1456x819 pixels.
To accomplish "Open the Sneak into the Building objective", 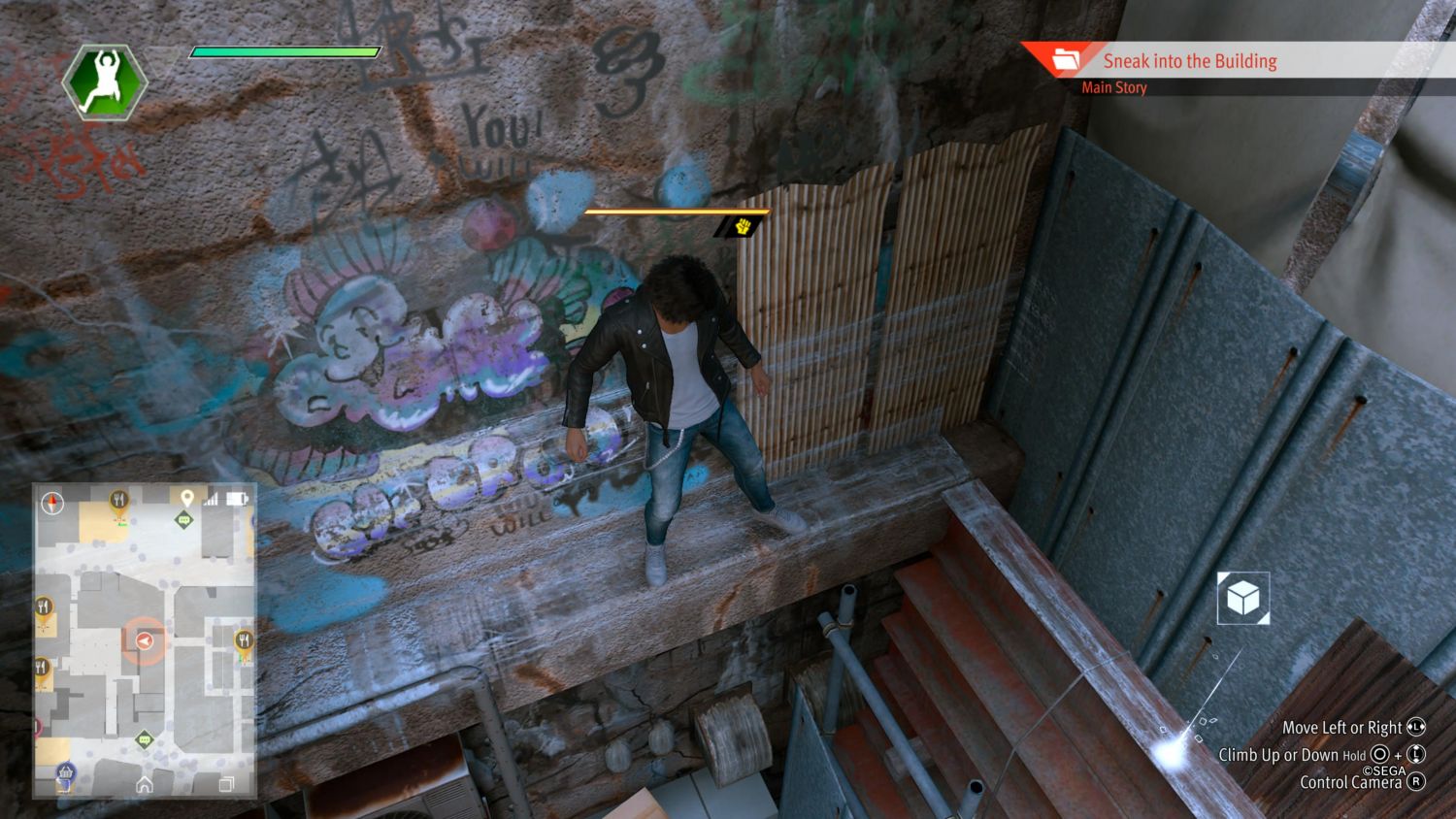I will pyautogui.click(x=1189, y=61).
